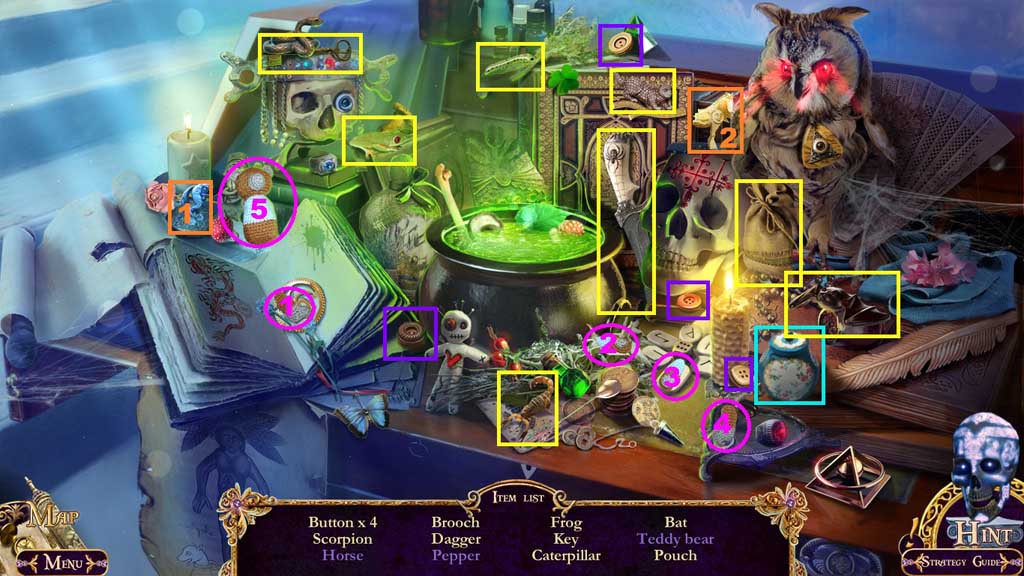Click "Pouch" in the item list
Image resolution: width=1024 pixels, height=576 pixels.
[x=676, y=555]
